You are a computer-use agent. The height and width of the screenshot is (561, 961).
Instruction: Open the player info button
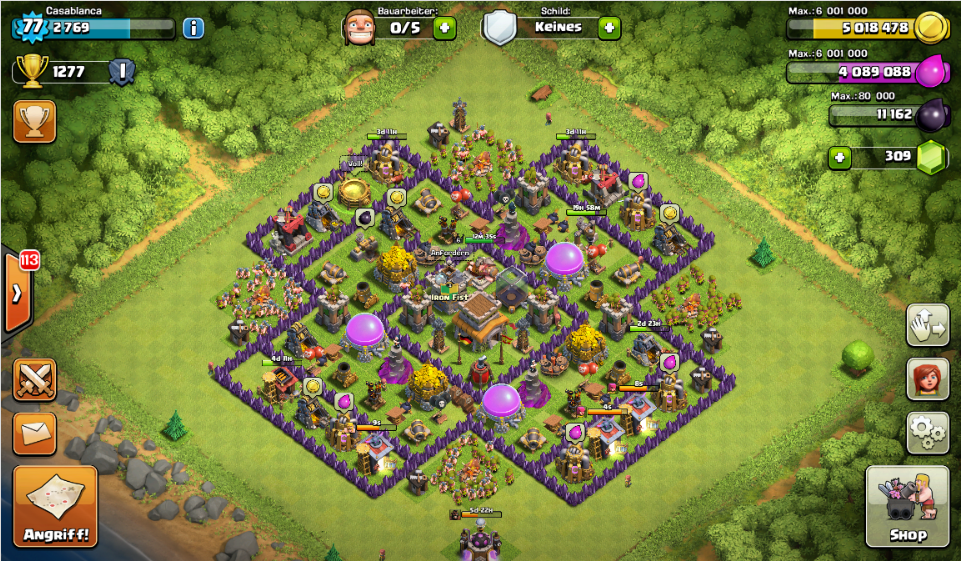193,27
